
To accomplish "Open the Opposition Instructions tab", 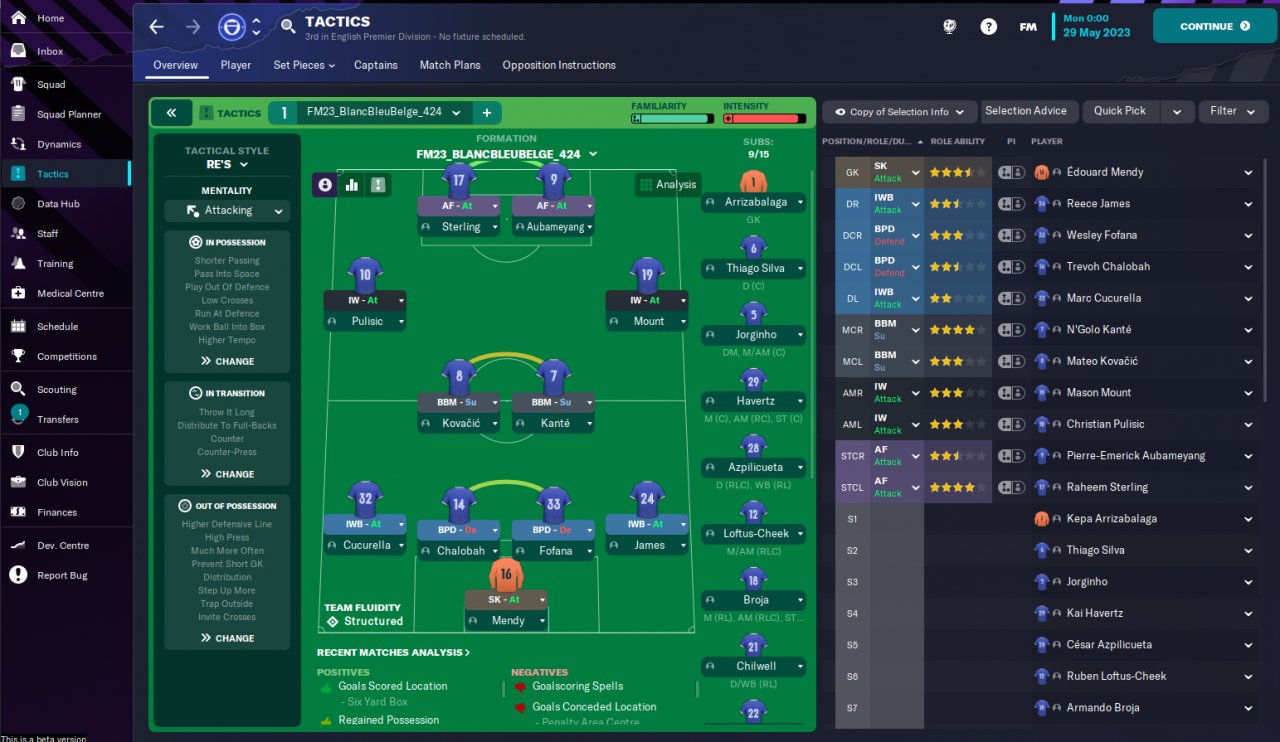I will pyautogui.click(x=558, y=65).
